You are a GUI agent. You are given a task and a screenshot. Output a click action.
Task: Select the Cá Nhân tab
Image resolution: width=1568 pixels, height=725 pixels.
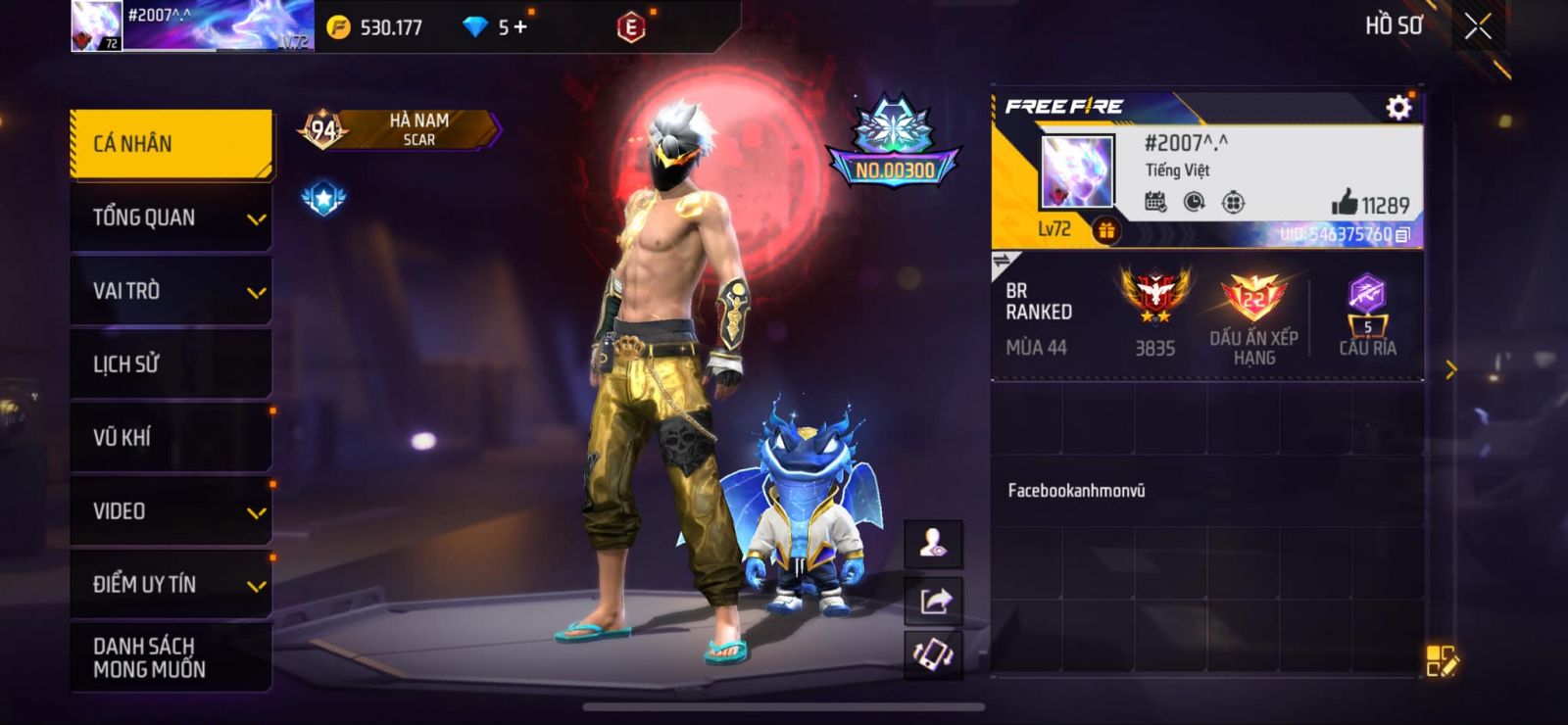pos(171,144)
